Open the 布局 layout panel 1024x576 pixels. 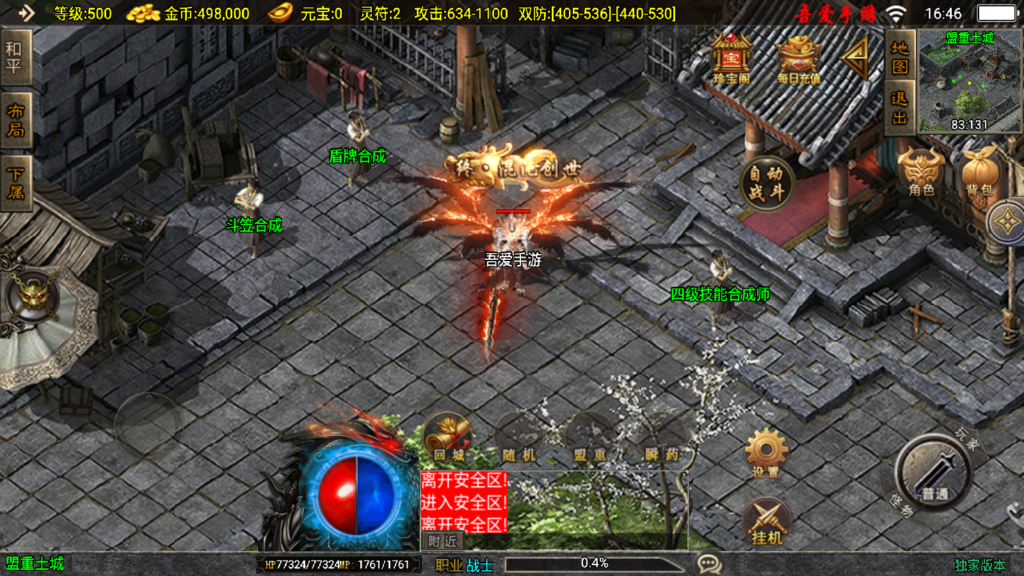(14, 121)
